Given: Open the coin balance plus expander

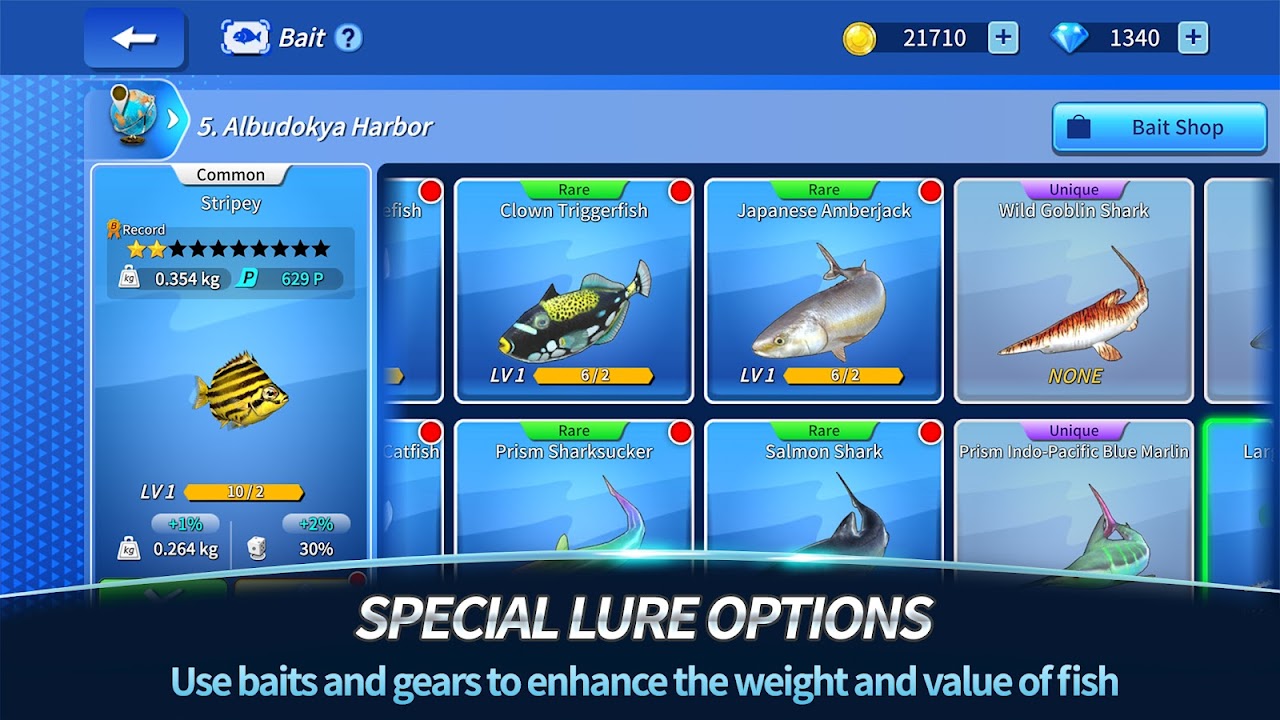Looking at the screenshot, I should (x=1005, y=37).
